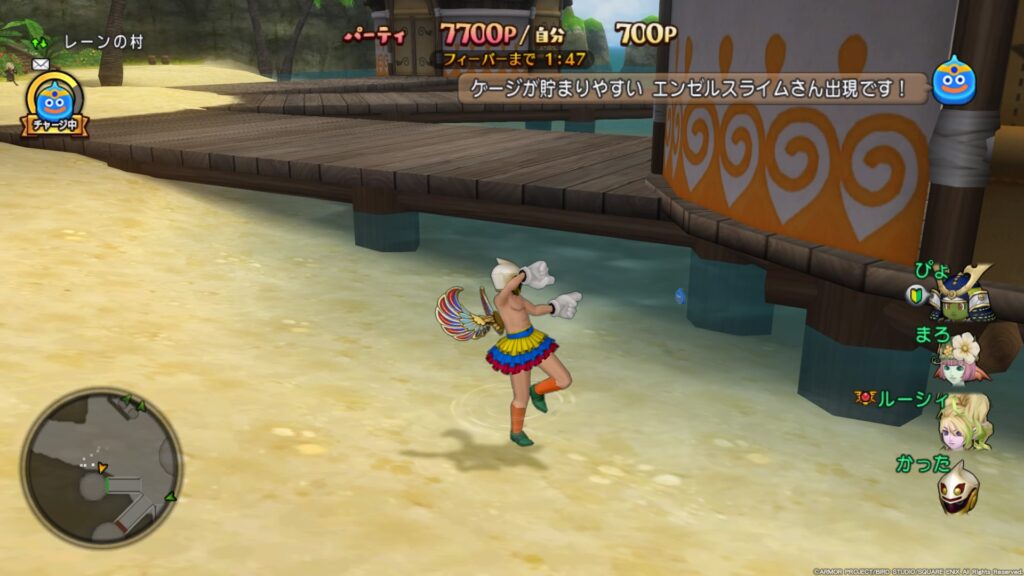1024x576 pixels.
Task: Click the charging slime gauge icon
Action: (55, 101)
